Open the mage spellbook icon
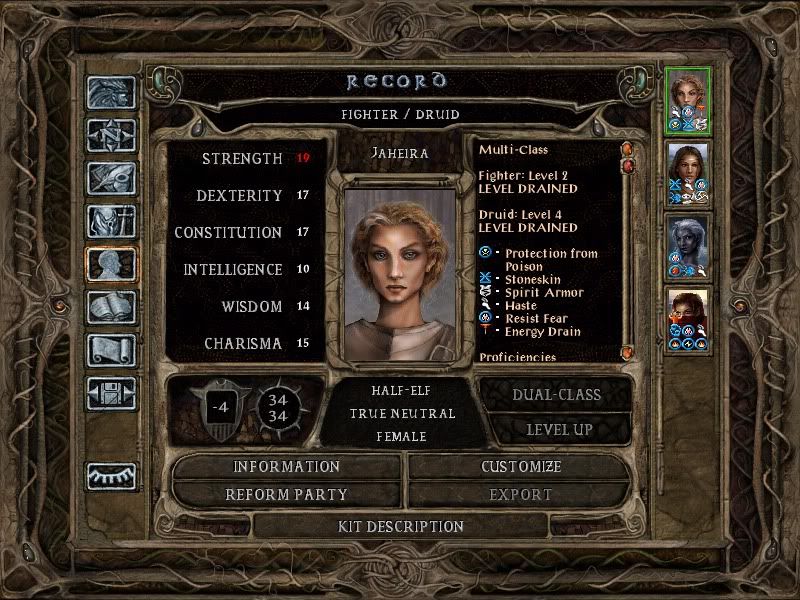The image size is (800, 600). 111,307
